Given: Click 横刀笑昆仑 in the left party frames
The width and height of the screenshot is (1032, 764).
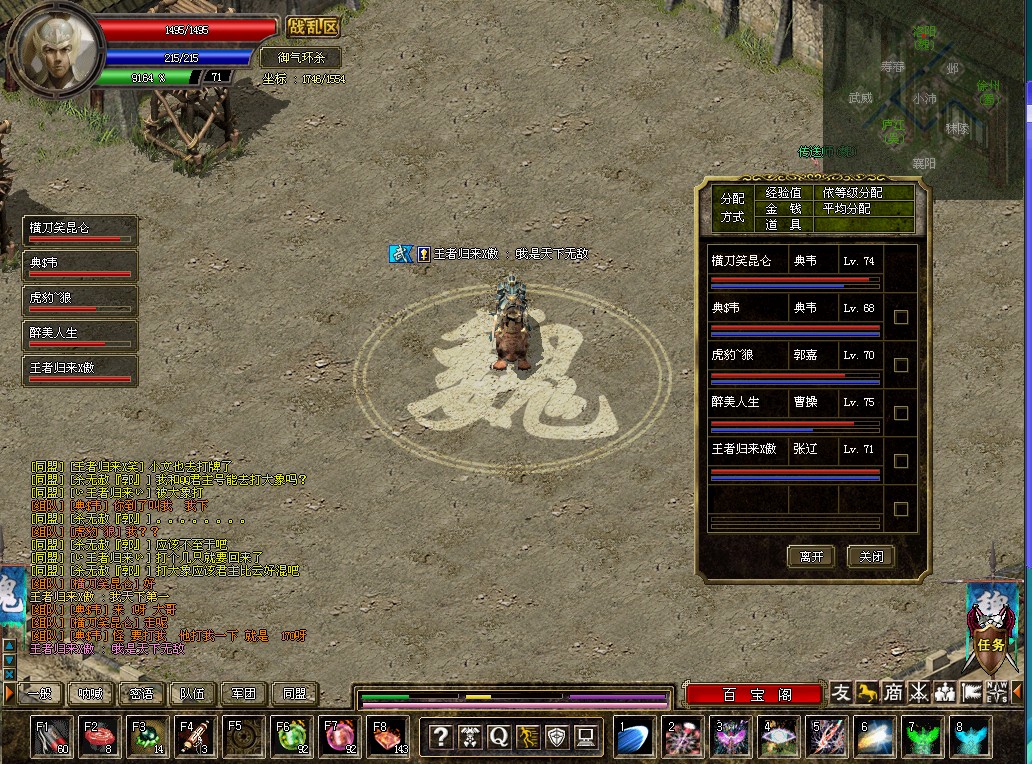Looking at the screenshot, I should coord(80,232).
